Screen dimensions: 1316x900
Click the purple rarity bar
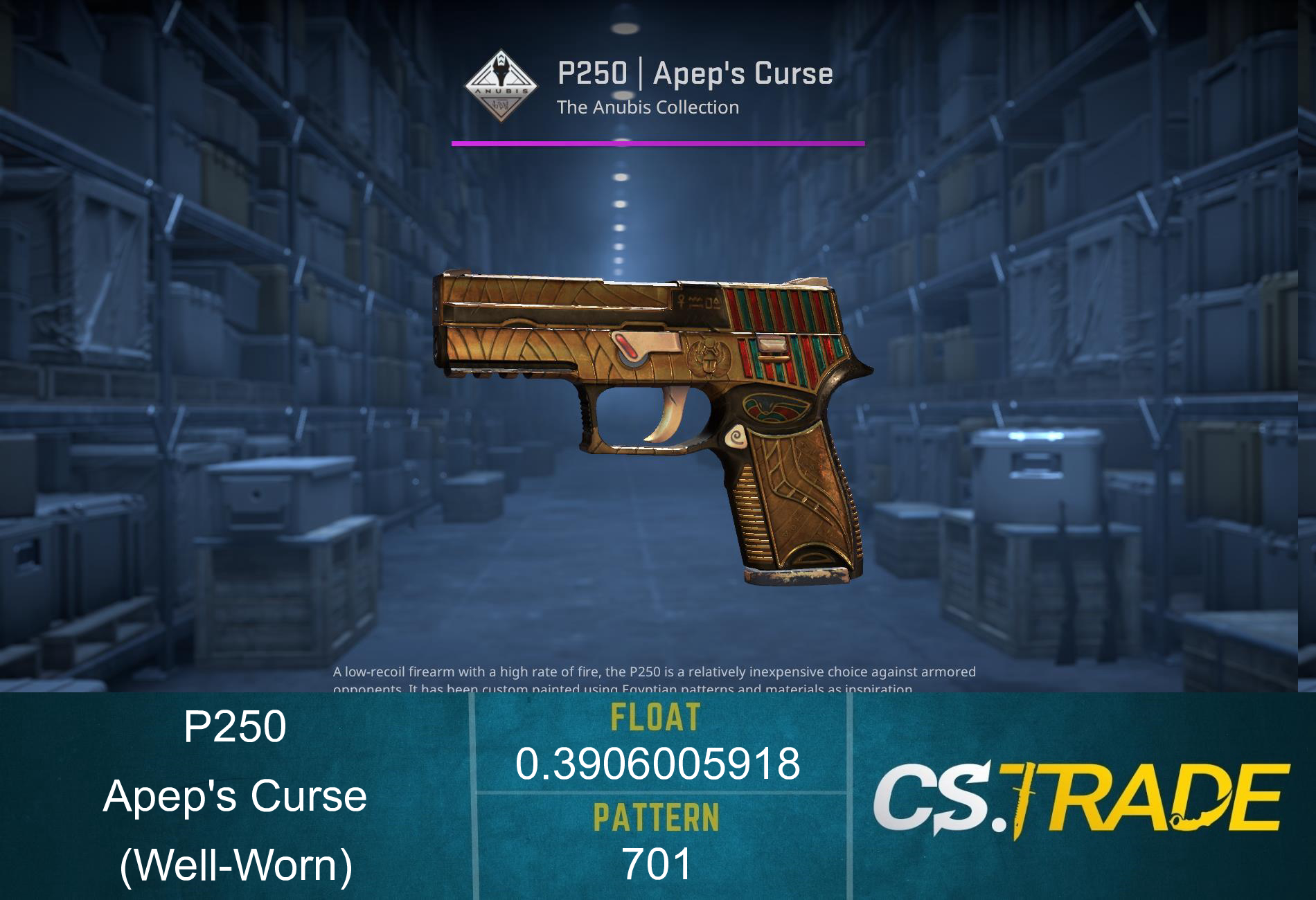point(657,144)
